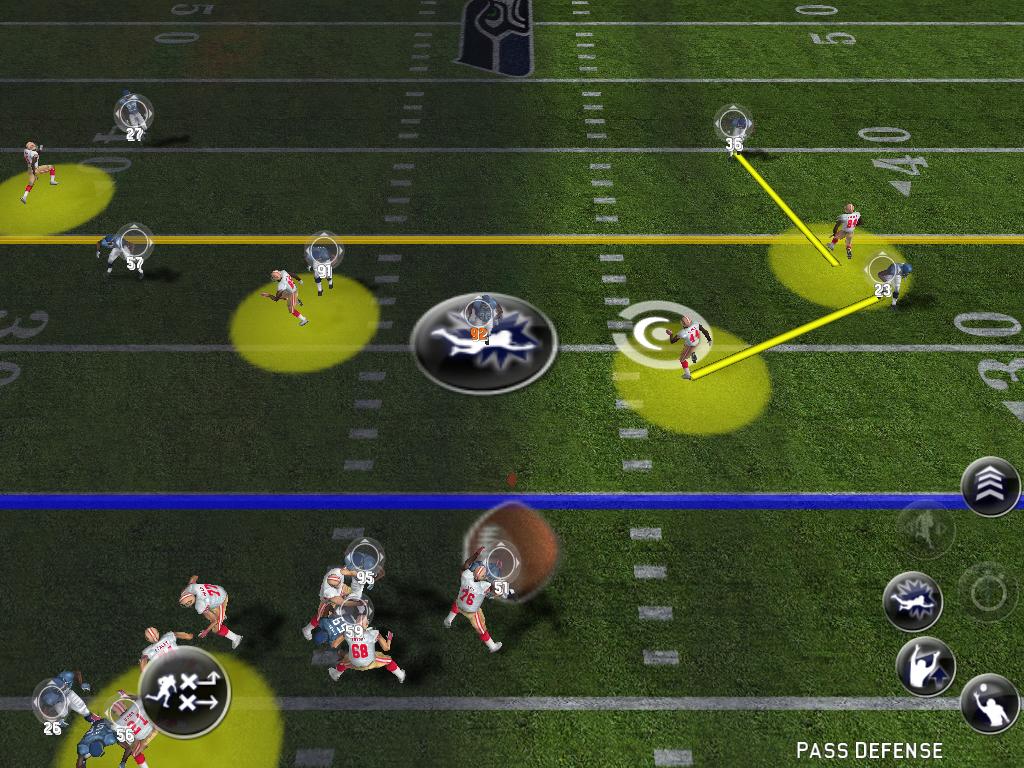Open the X-and-arrows player moves button
Viewport: 1024px width, 768px height.
(x=184, y=691)
